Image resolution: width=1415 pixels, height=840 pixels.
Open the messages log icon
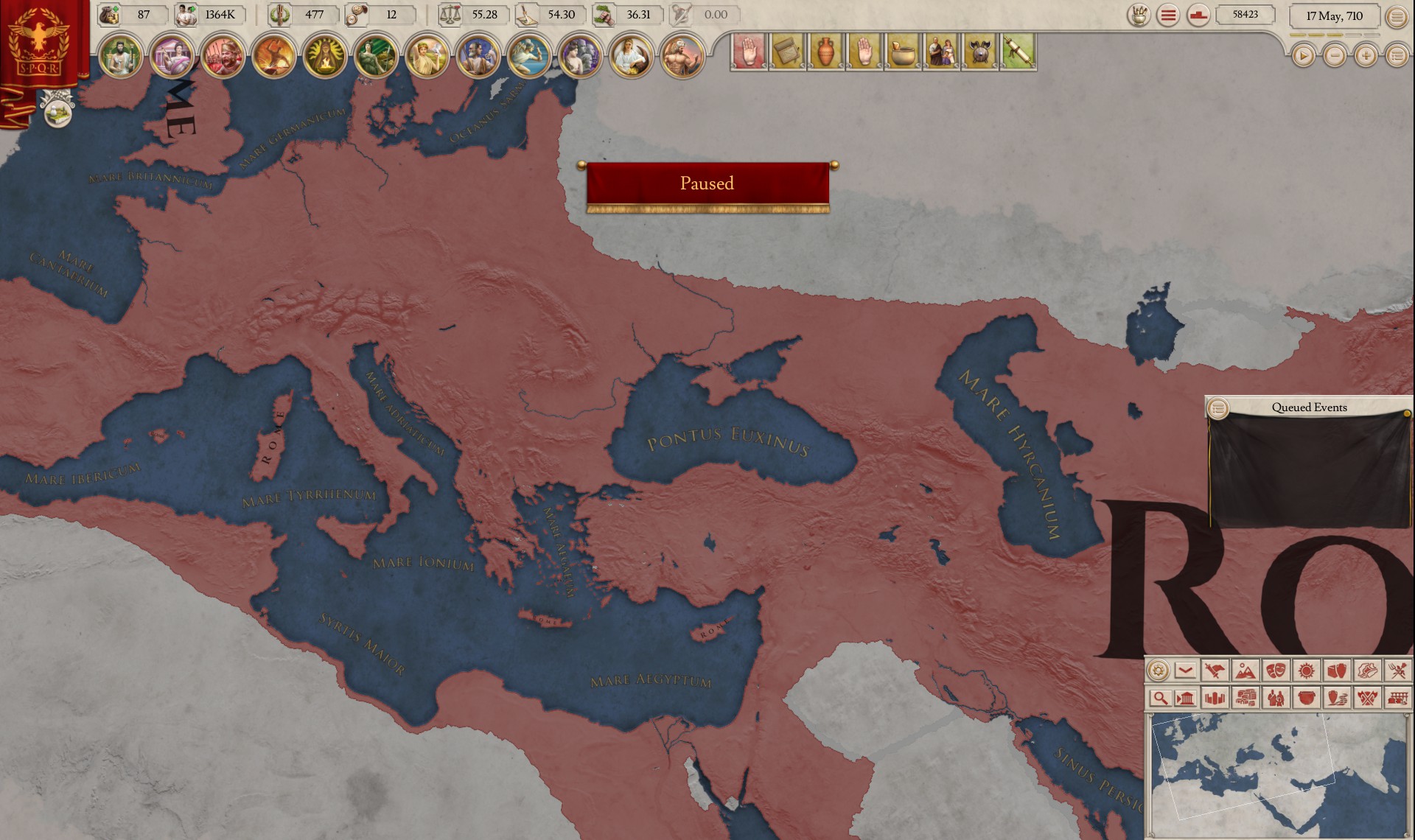point(1167,15)
